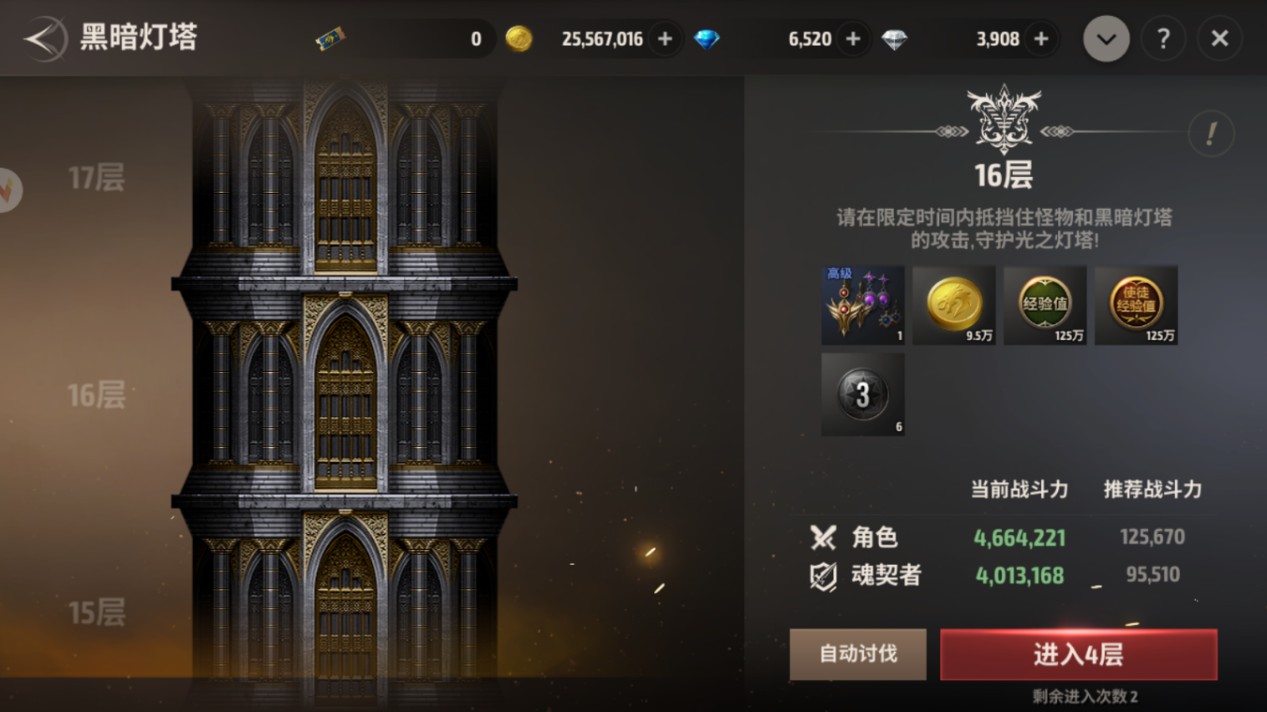Expand the top dropdown arrow menu
This screenshot has height=712, width=1267.
[x=1106, y=39]
